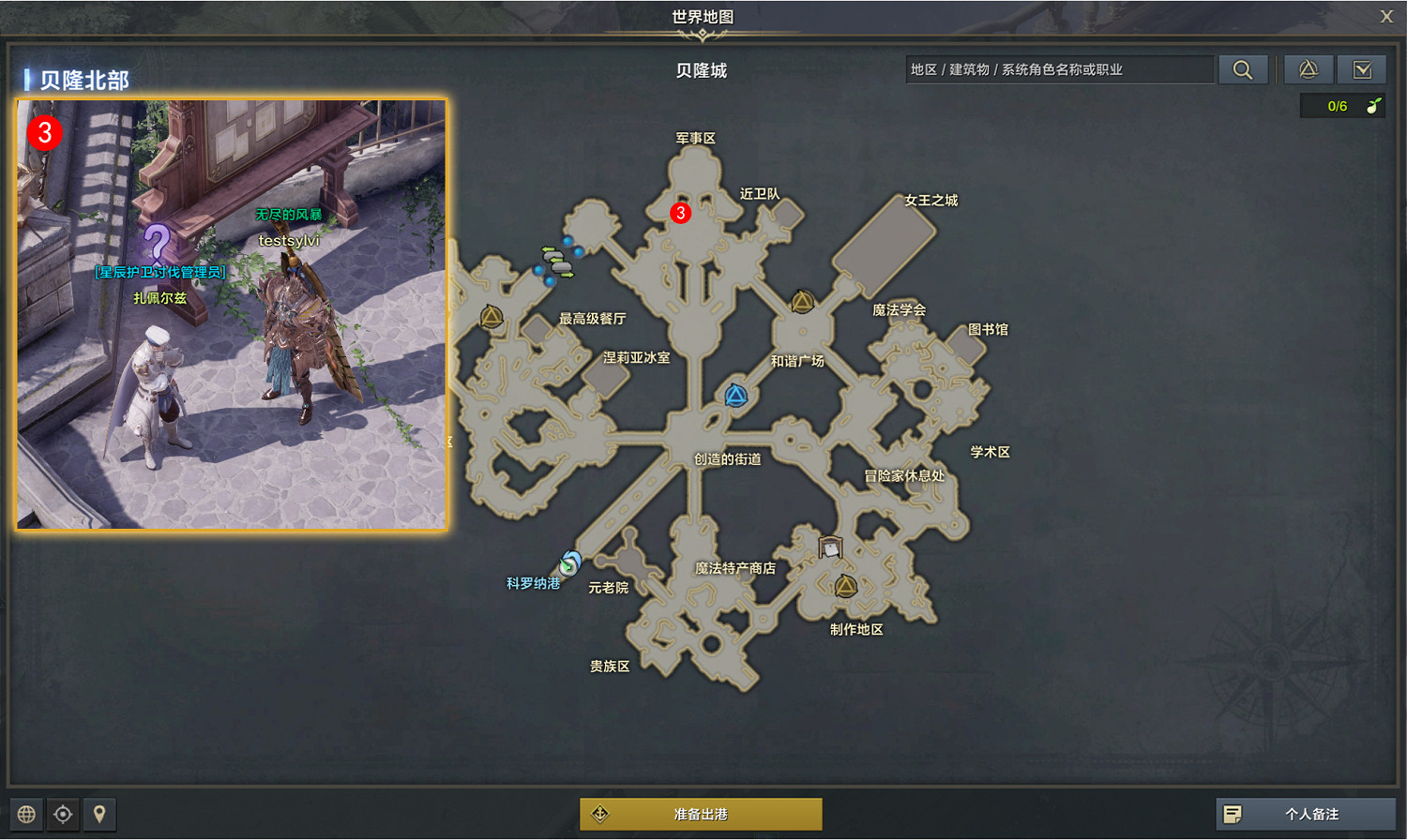Click the gold triangle marker near 魔法学会
1407x840 pixels.
[x=802, y=302]
